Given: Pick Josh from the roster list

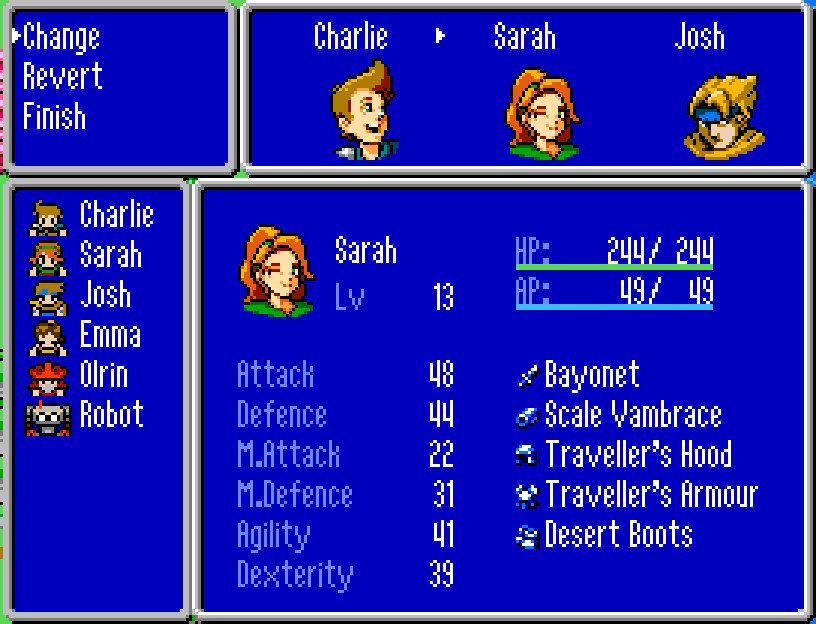Looking at the screenshot, I should coord(105,295).
